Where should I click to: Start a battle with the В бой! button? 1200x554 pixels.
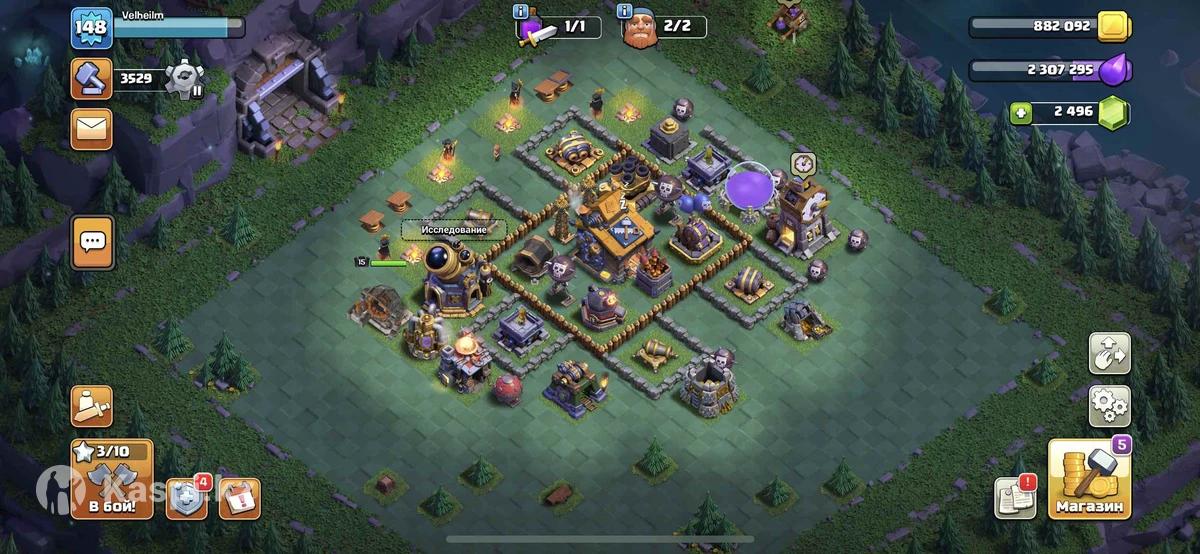111,480
